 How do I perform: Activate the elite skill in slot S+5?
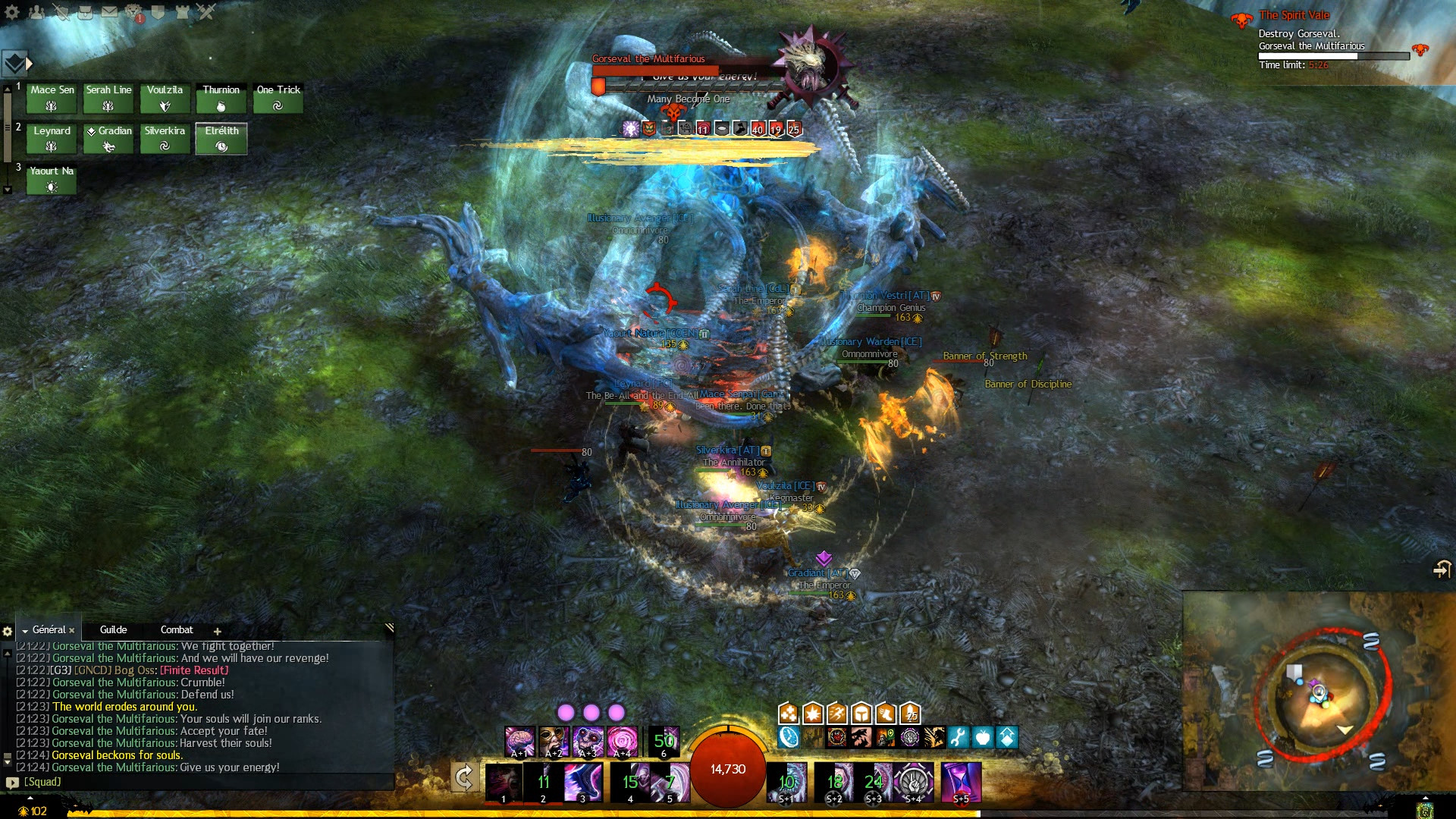pyautogui.click(x=960, y=782)
